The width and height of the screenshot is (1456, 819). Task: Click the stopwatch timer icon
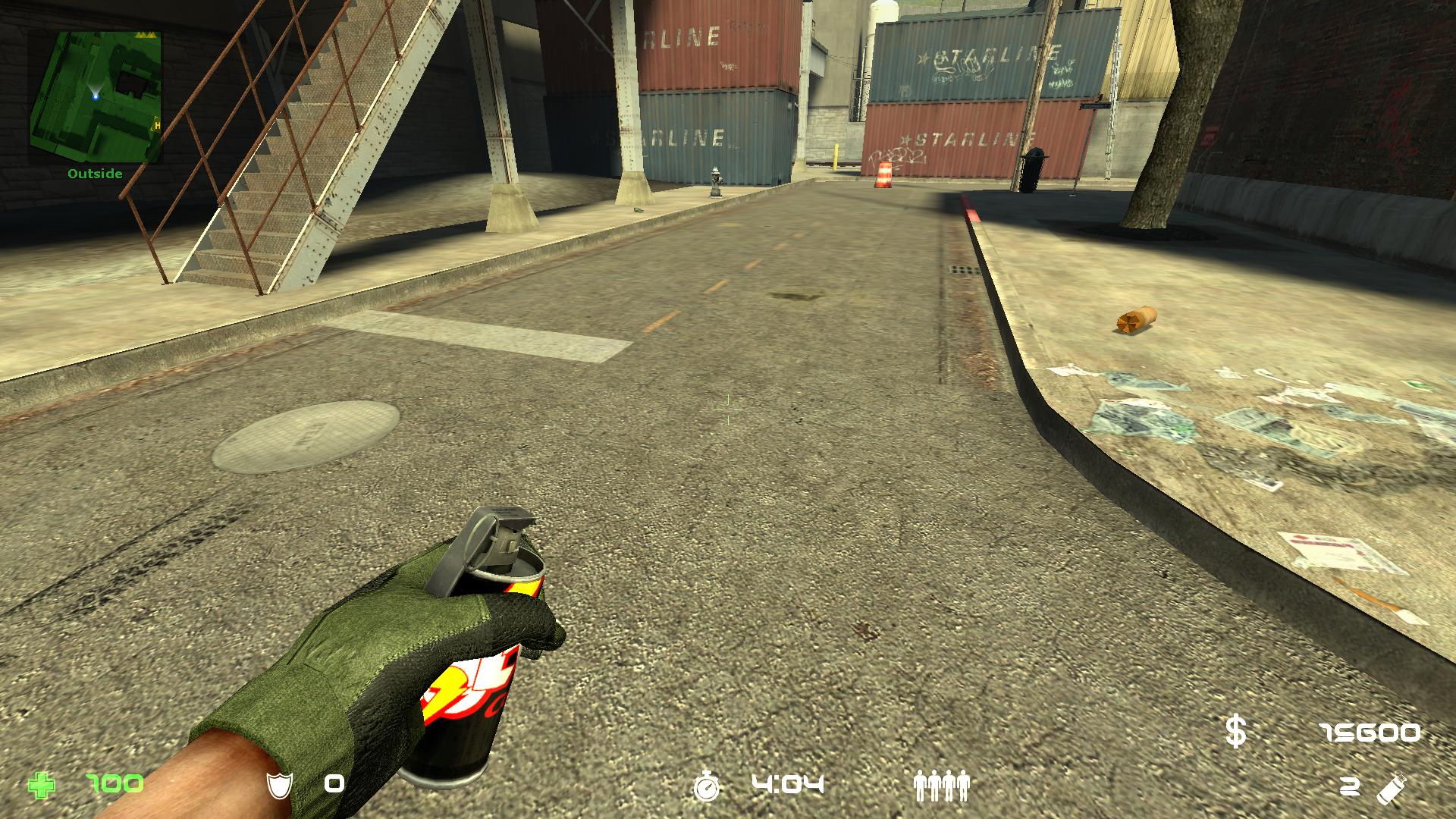707,786
